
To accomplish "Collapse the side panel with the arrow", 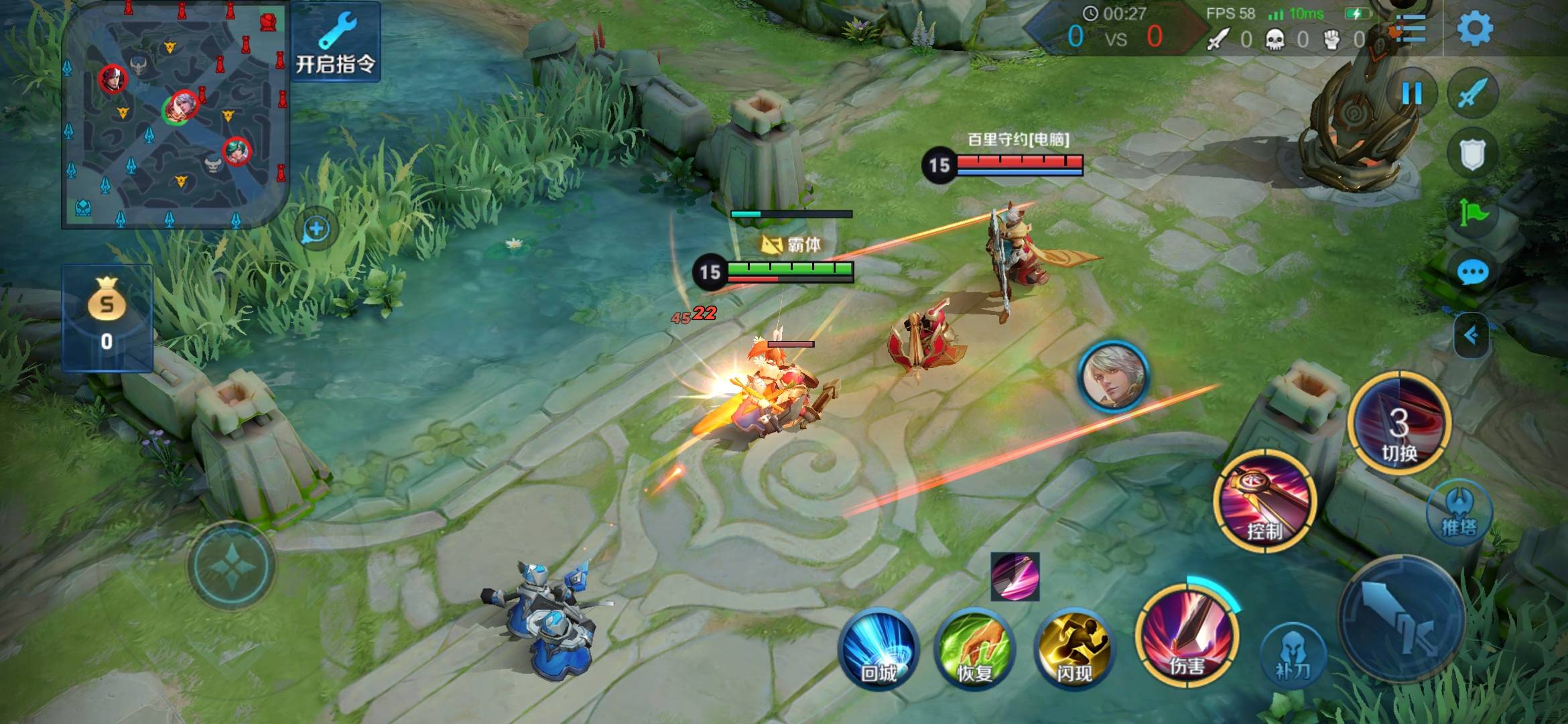I will (1472, 335).
